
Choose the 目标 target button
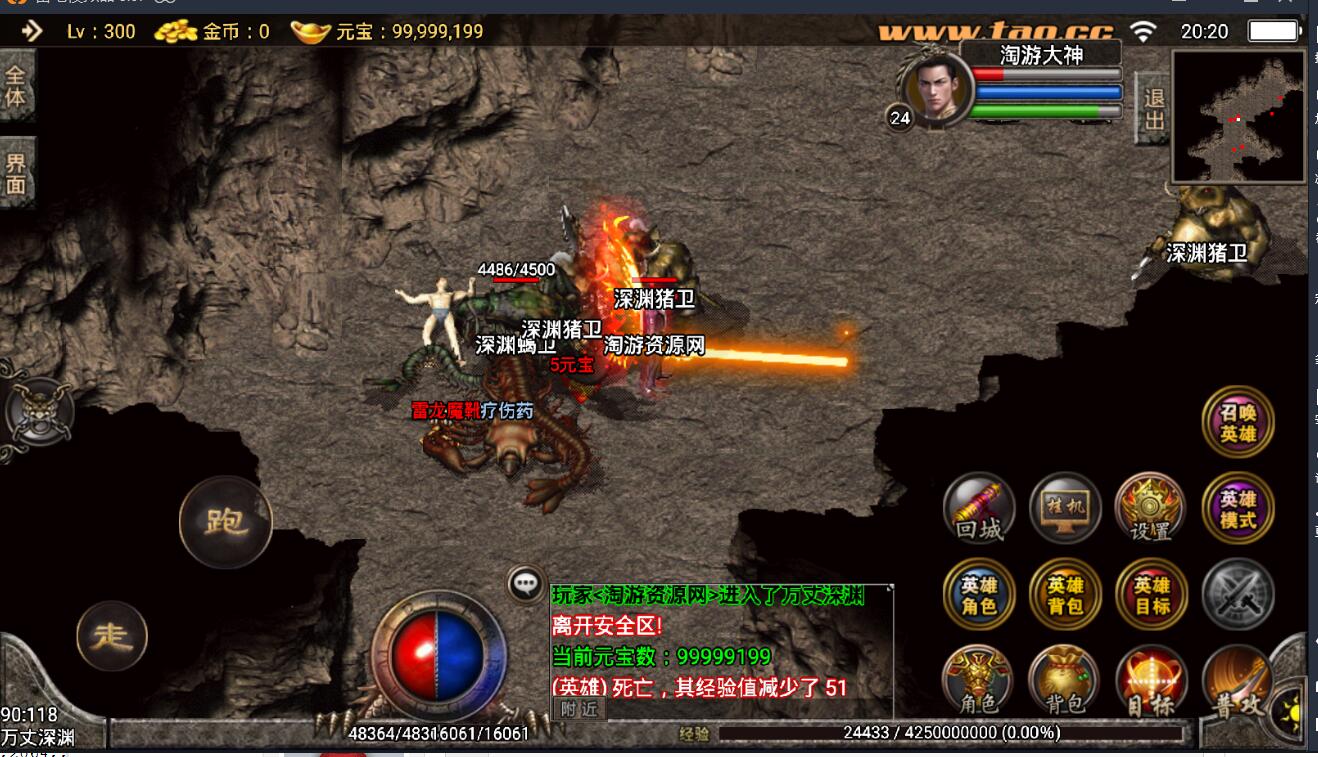[1151, 681]
